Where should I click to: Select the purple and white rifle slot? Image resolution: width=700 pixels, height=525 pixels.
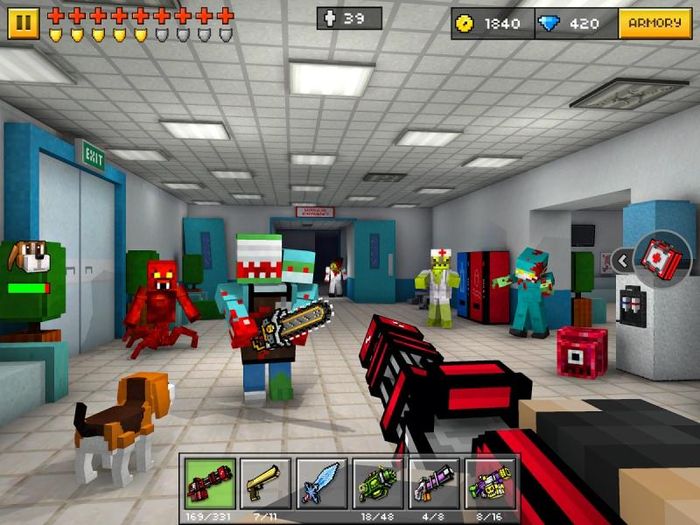[435, 485]
